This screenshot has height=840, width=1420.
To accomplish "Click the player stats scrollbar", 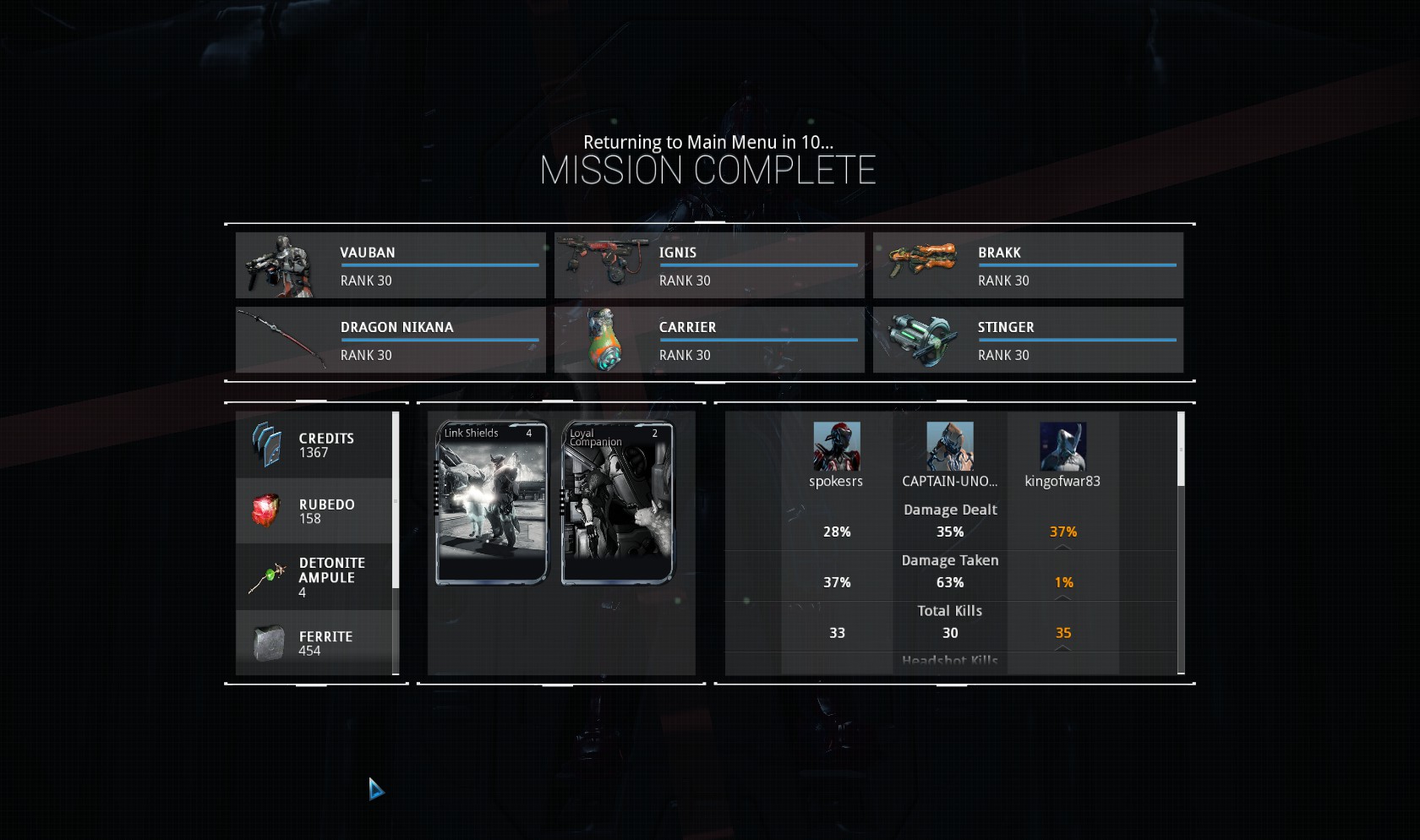I will [x=1181, y=450].
